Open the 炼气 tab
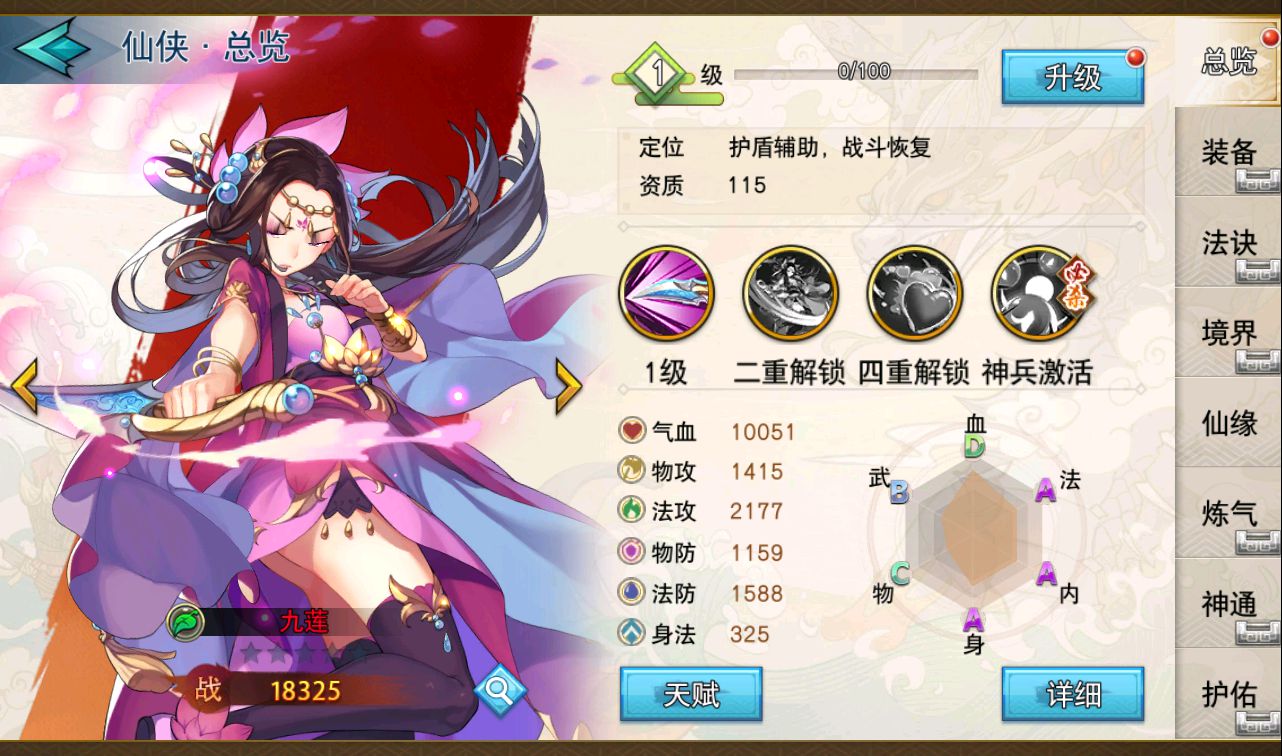This screenshot has width=1282, height=756. point(1228,513)
